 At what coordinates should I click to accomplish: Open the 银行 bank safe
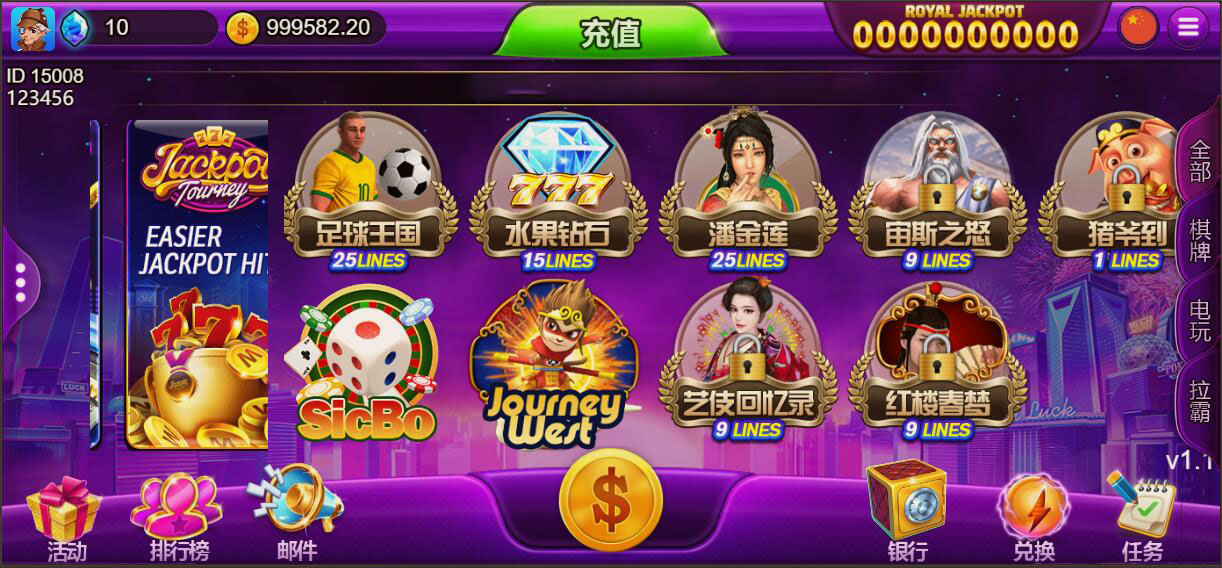[907, 512]
